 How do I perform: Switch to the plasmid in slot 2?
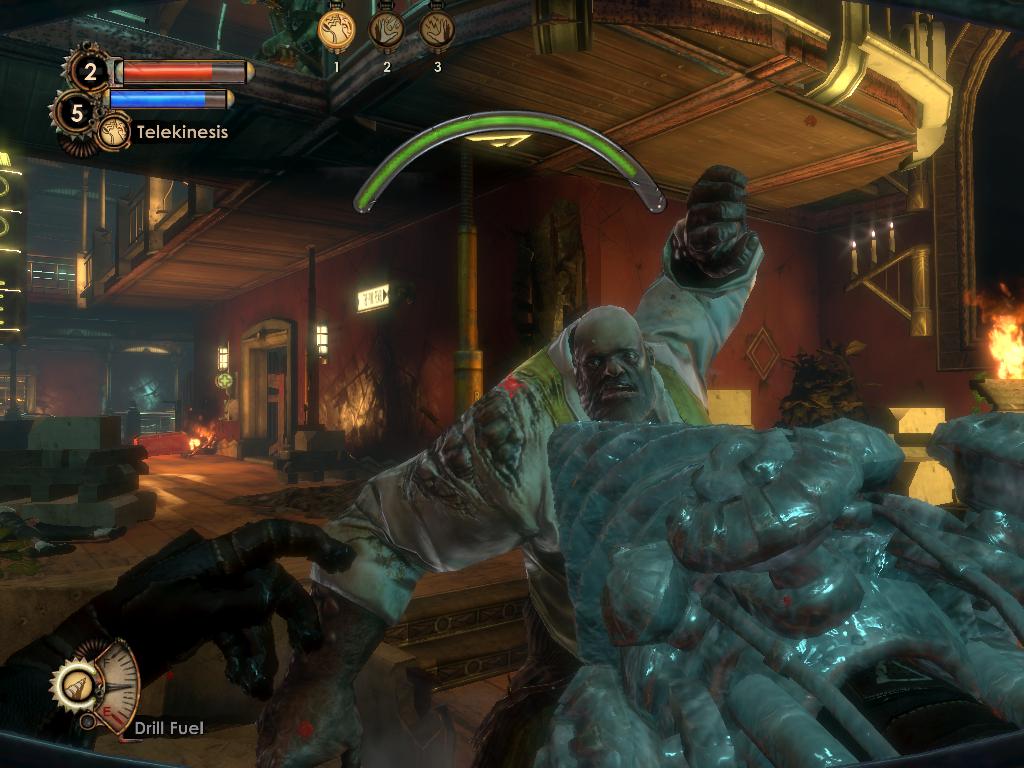[x=387, y=30]
